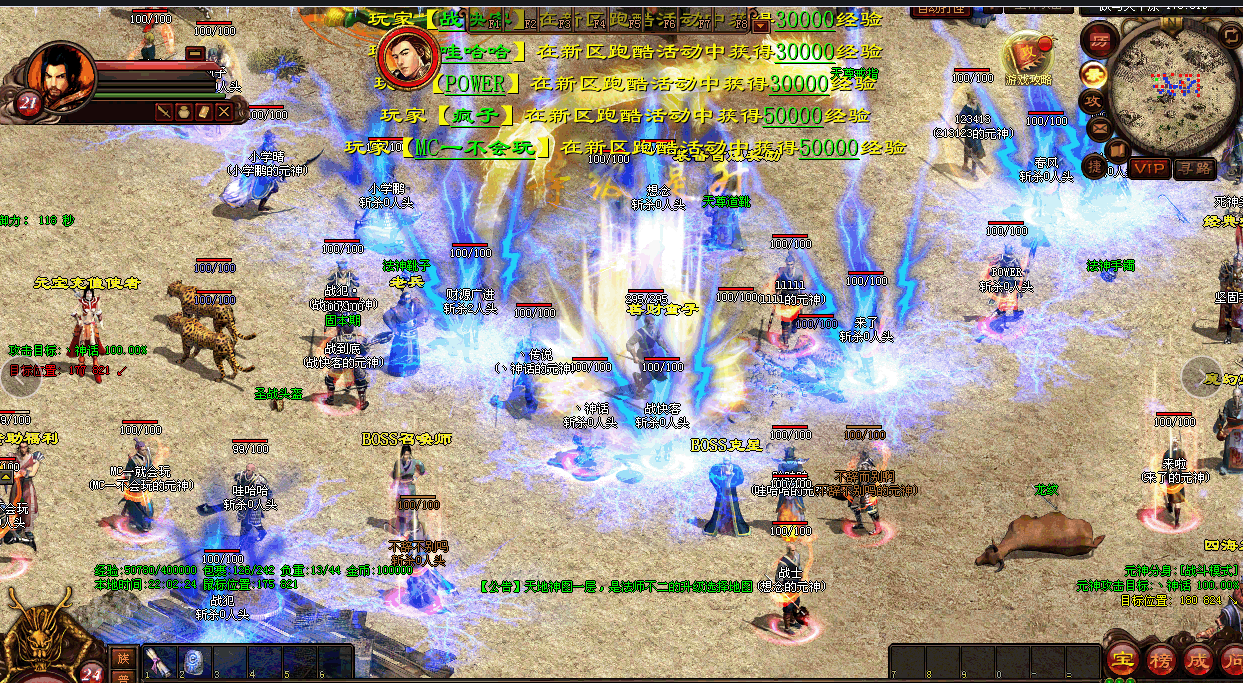Open the 成 achievement button

pos(1196,660)
